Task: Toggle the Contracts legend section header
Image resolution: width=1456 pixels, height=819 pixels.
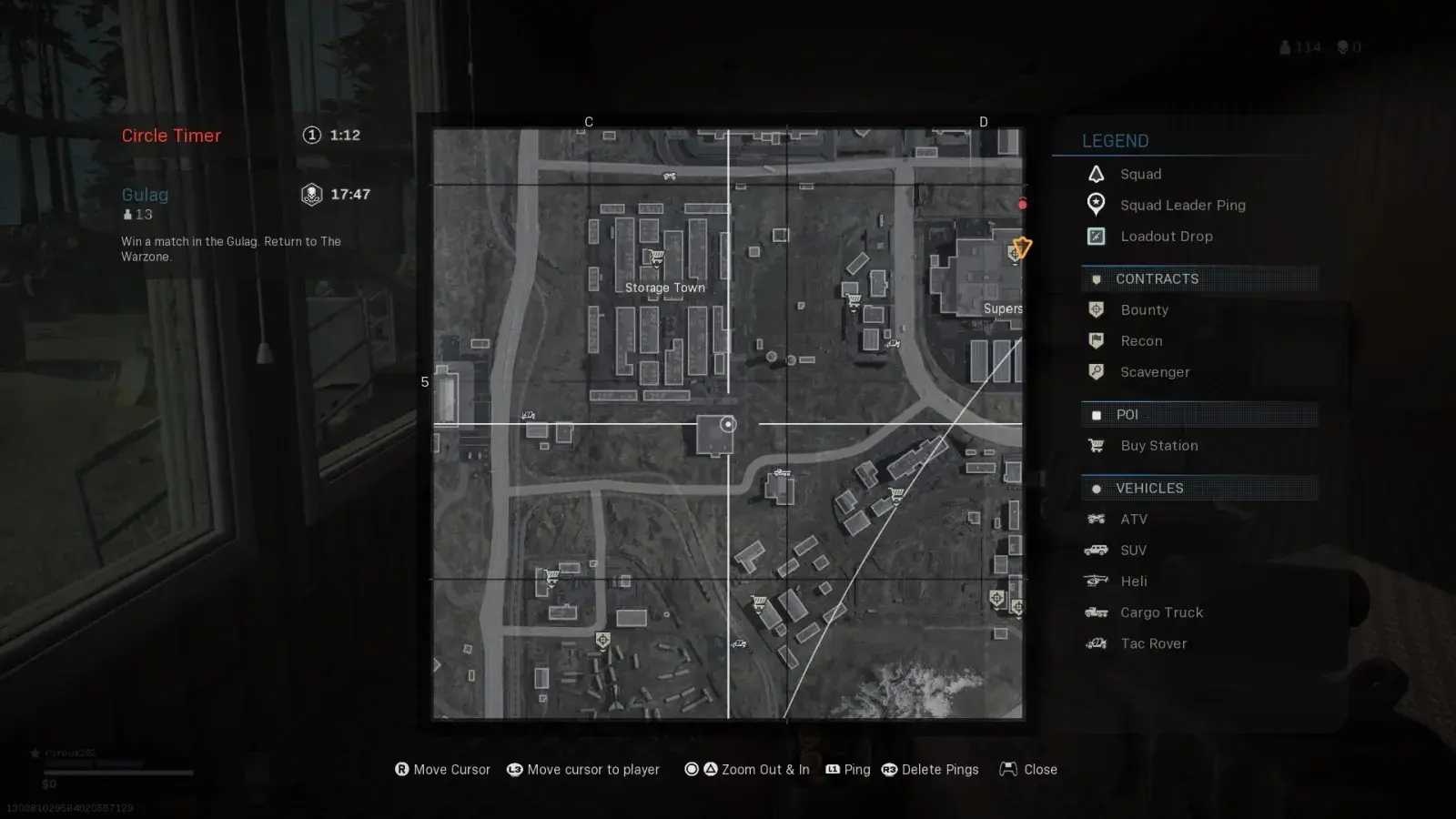Action: point(1157,278)
